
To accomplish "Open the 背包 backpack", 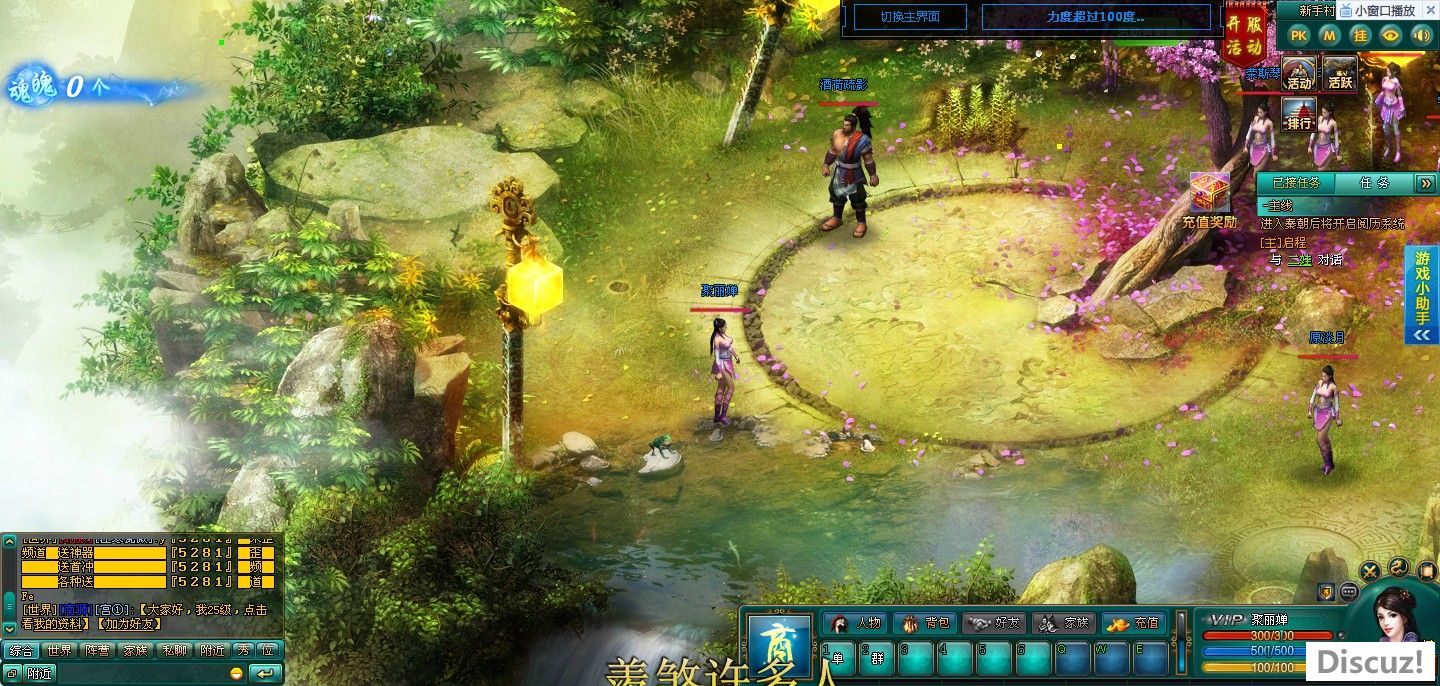I will pos(926,623).
